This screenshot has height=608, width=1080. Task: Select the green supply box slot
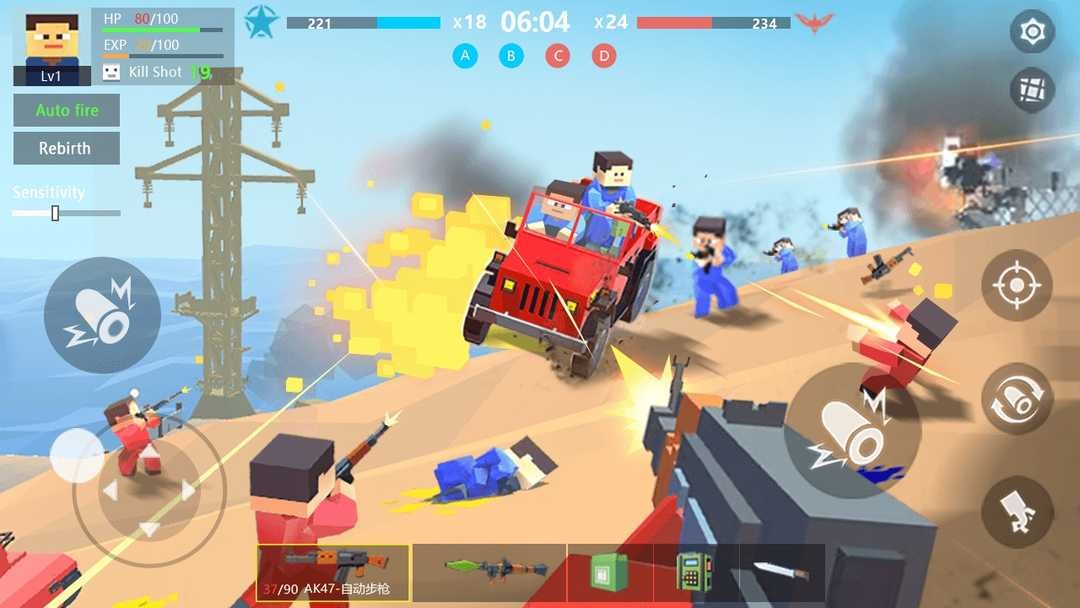609,571
